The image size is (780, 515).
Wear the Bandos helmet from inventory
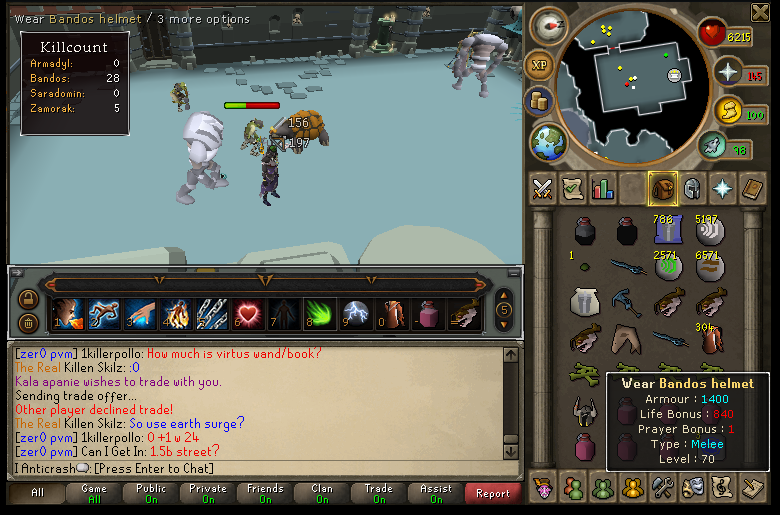tap(585, 410)
